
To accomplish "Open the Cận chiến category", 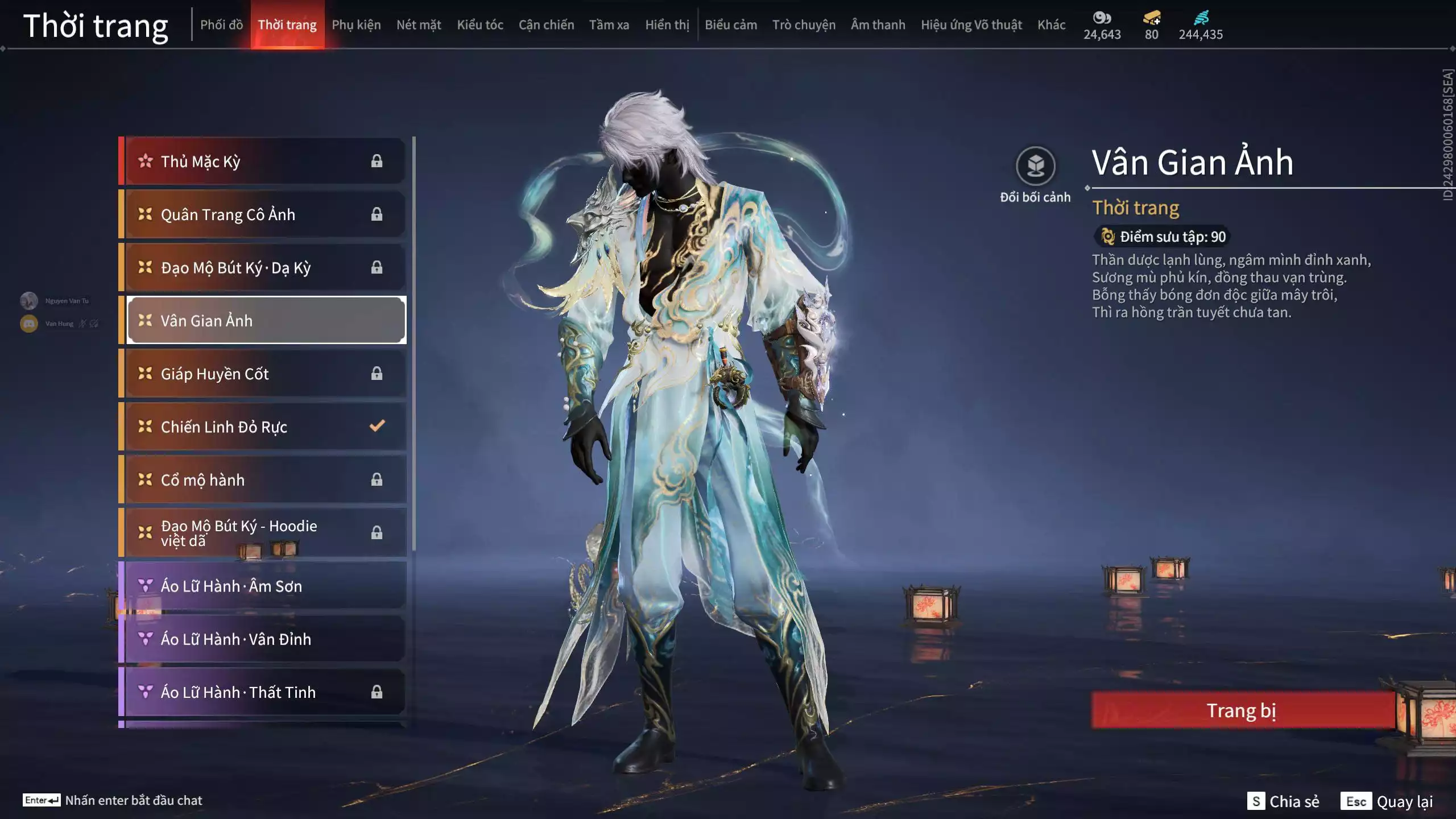I will tap(546, 25).
